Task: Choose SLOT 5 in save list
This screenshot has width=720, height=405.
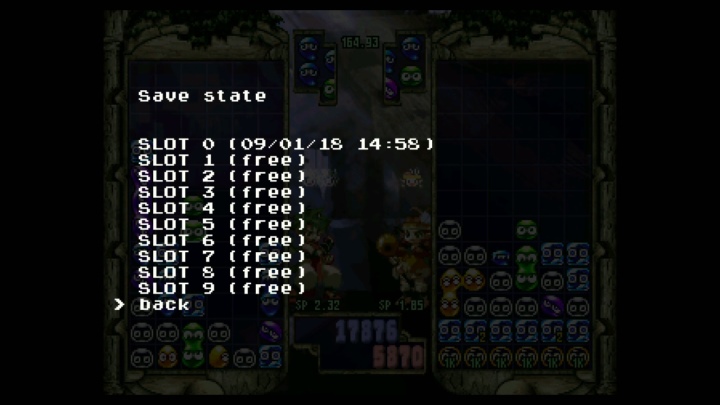Action: [x=222, y=224]
